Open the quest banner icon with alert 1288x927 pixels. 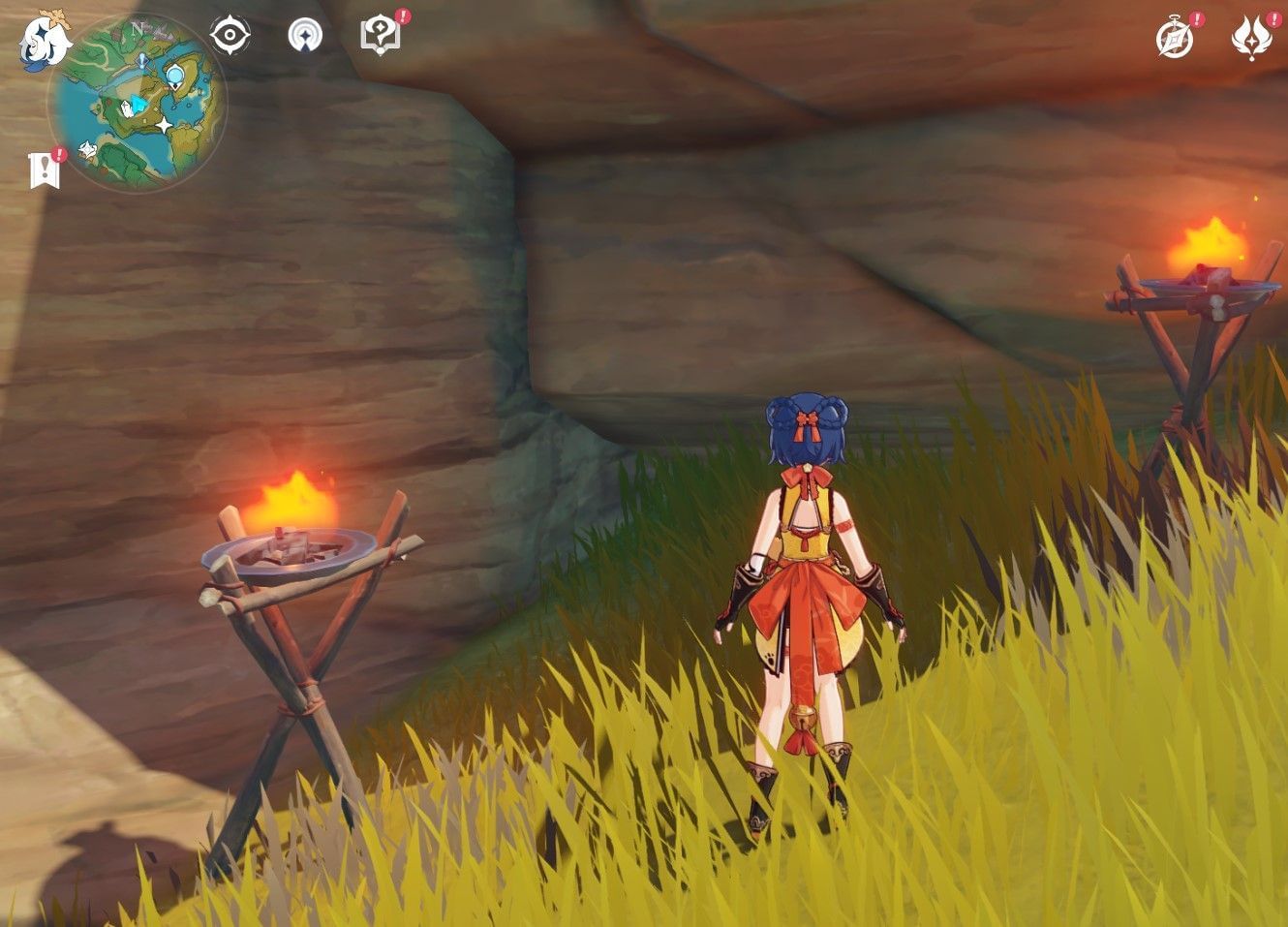coord(45,170)
